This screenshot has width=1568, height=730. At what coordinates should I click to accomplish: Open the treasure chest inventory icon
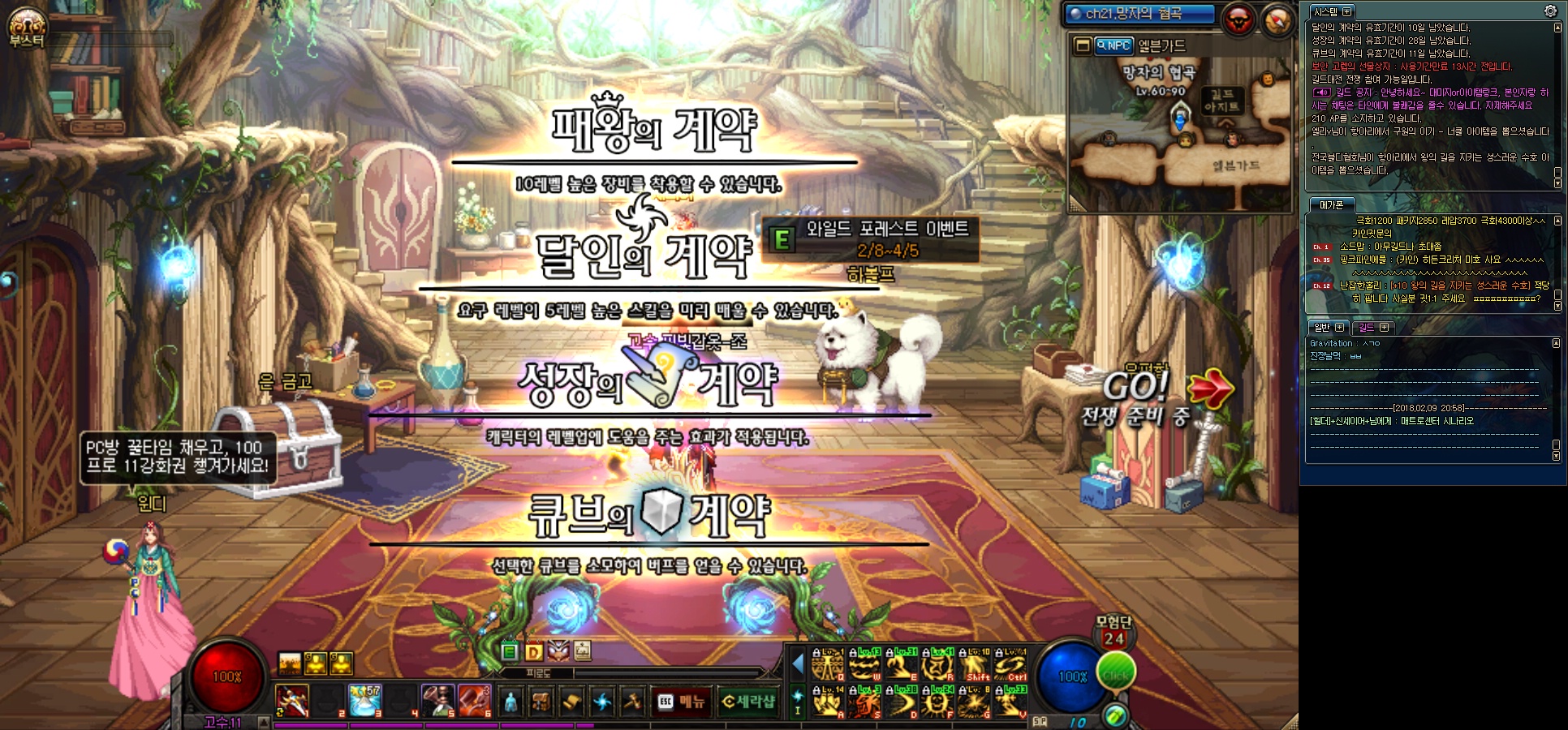(x=541, y=702)
